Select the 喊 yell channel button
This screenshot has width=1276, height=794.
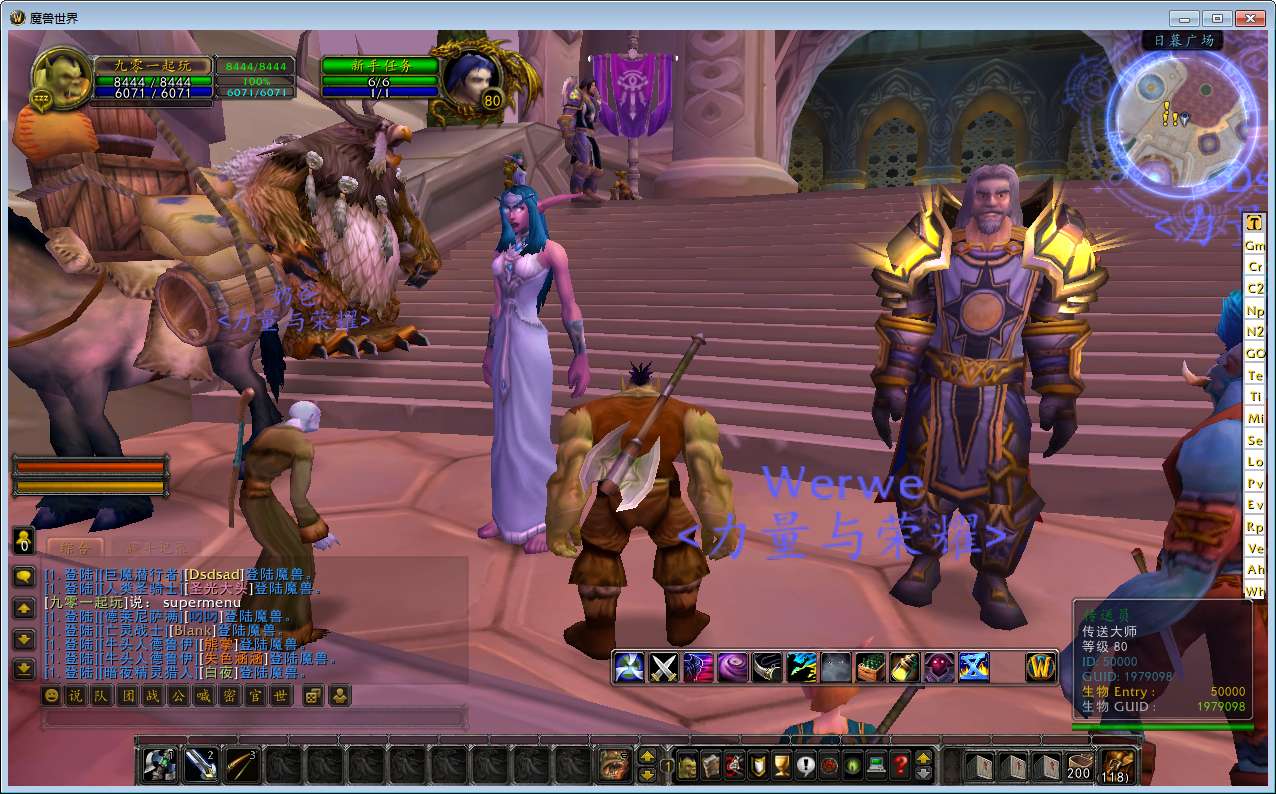pos(204,695)
